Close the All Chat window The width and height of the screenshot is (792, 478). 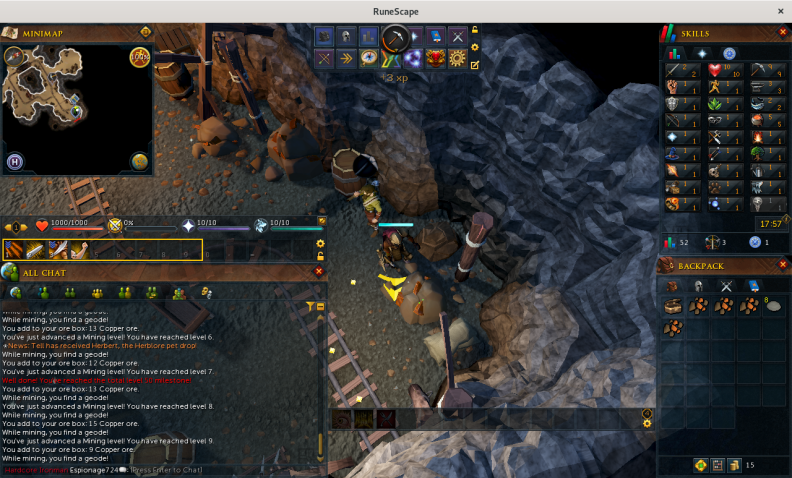click(x=319, y=271)
